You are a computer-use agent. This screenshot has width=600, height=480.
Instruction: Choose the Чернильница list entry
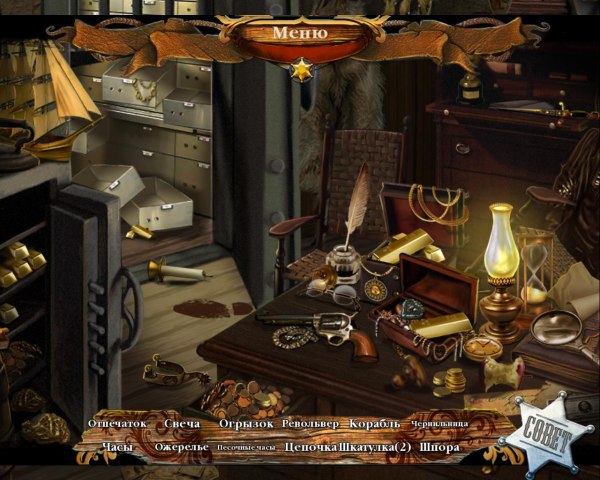point(438,425)
